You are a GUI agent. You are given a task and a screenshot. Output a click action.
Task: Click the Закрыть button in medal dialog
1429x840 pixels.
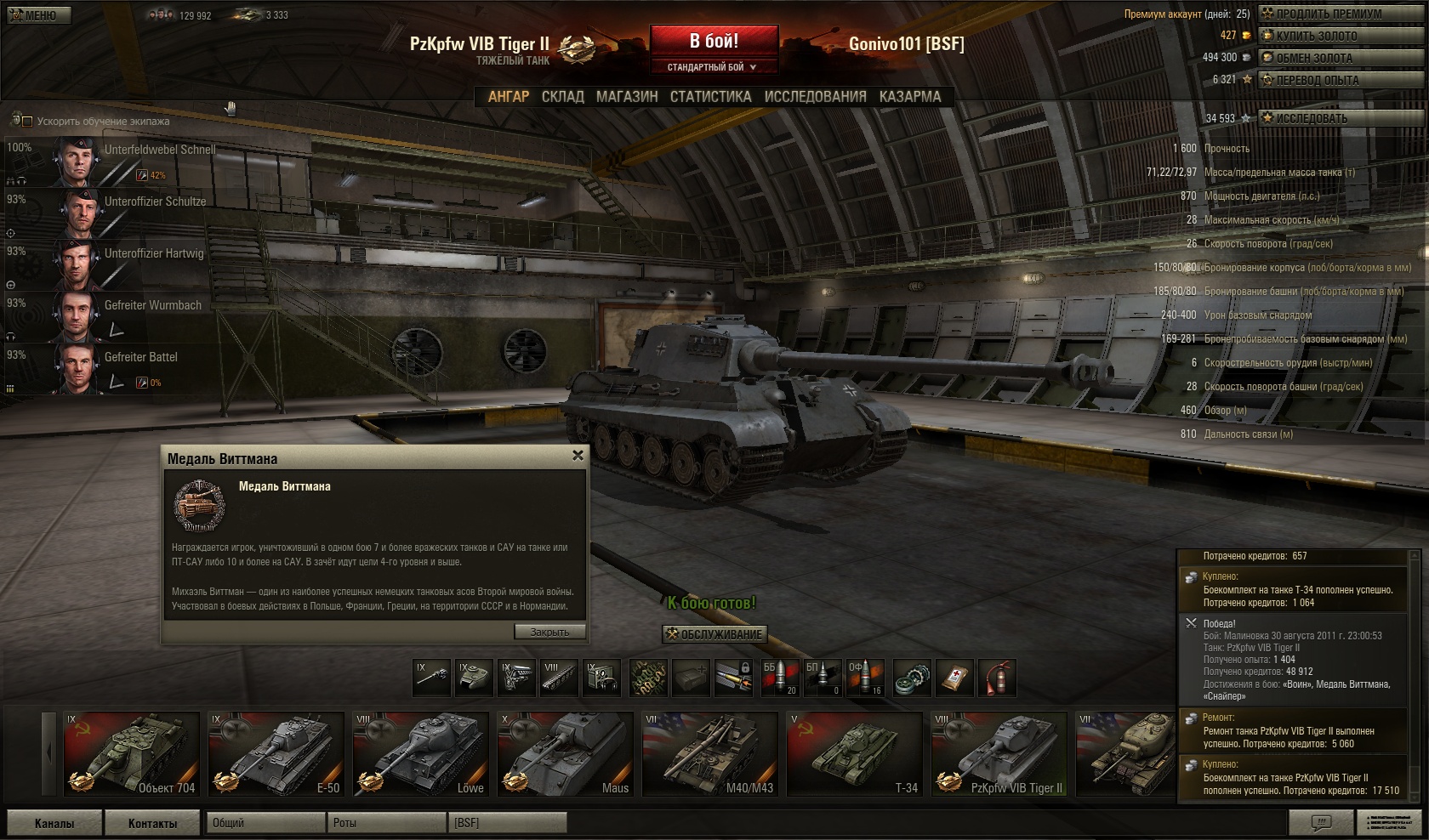coord(549,632)
